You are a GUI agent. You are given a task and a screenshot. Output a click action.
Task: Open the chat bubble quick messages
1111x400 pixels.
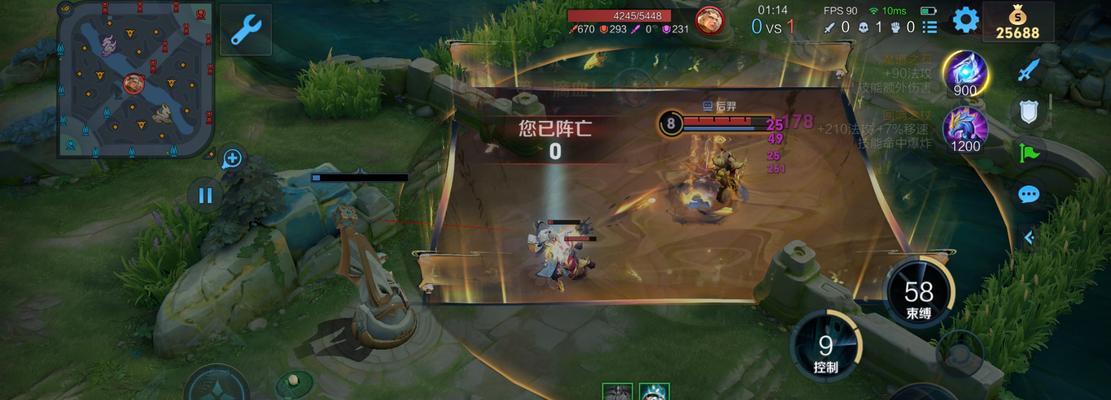(1029, 194)
